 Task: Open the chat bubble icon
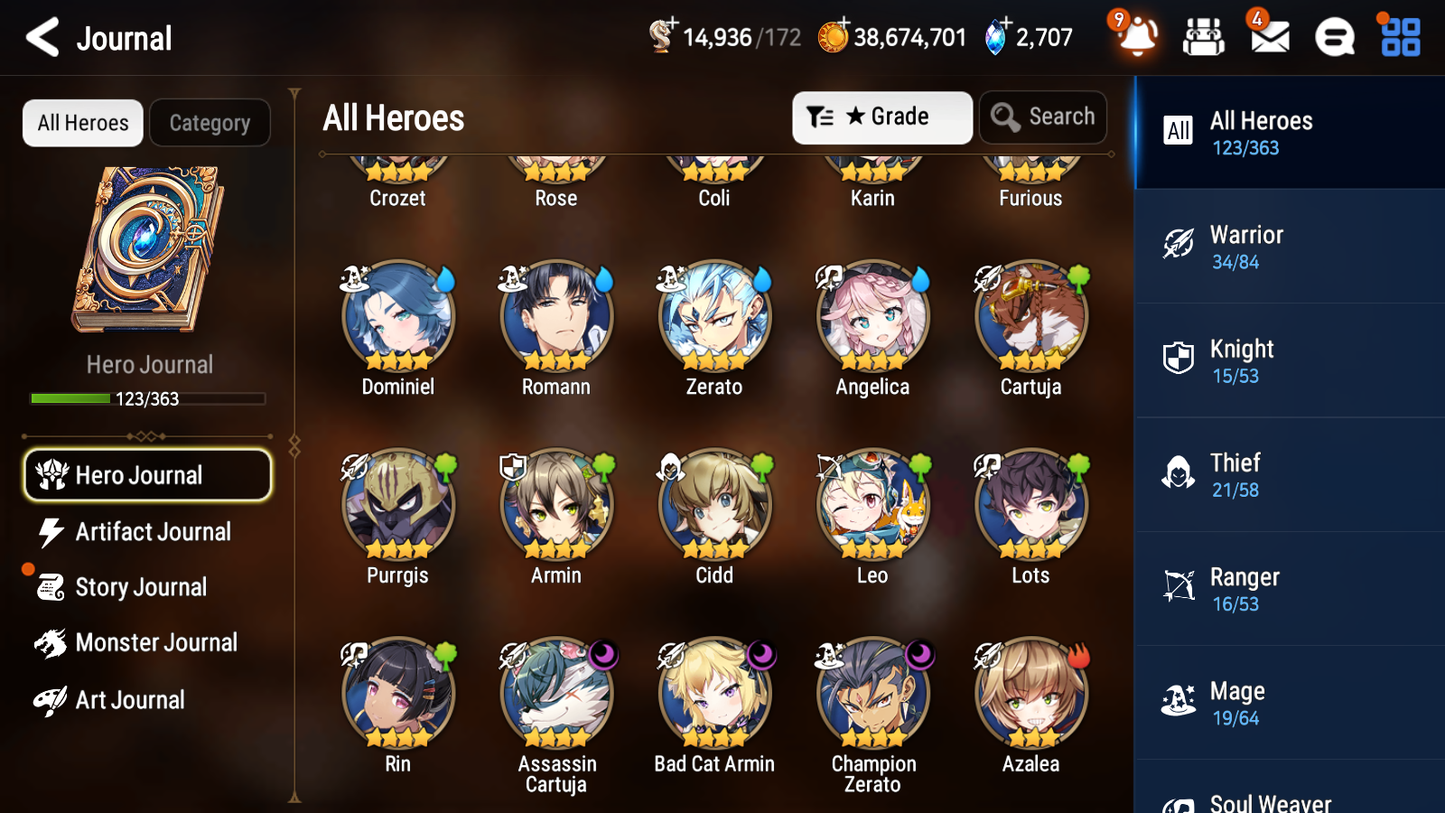click(x=1333, y=36)
